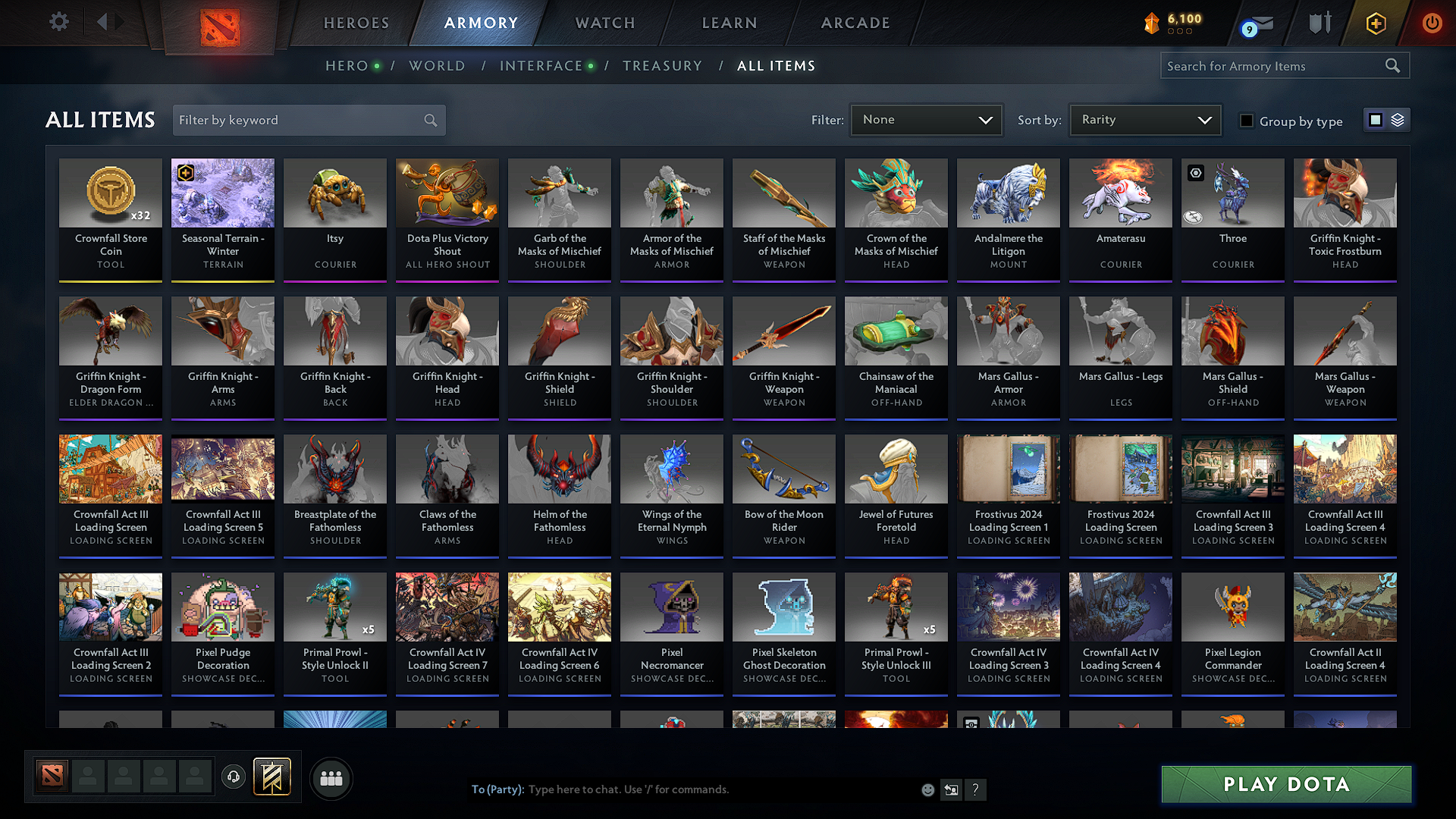Click the Itsy courier item thumbnail
The image size is (1456, 819).
334,193
